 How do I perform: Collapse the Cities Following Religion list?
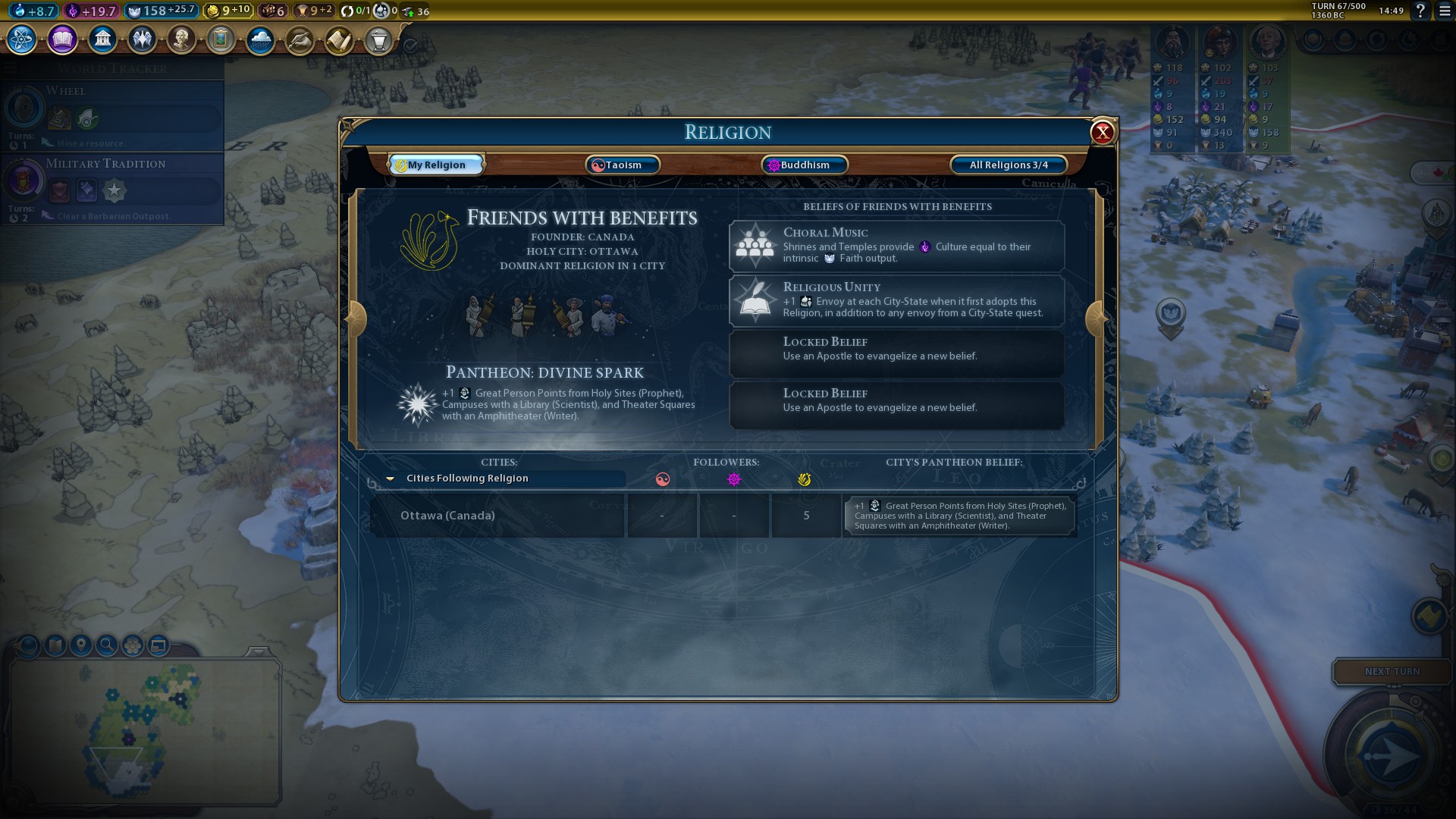391,479
